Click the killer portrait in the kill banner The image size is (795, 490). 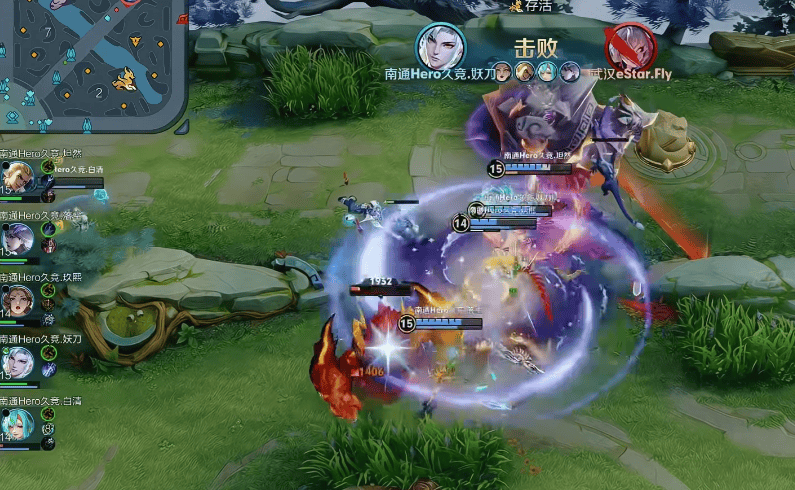tap(441, 46)
